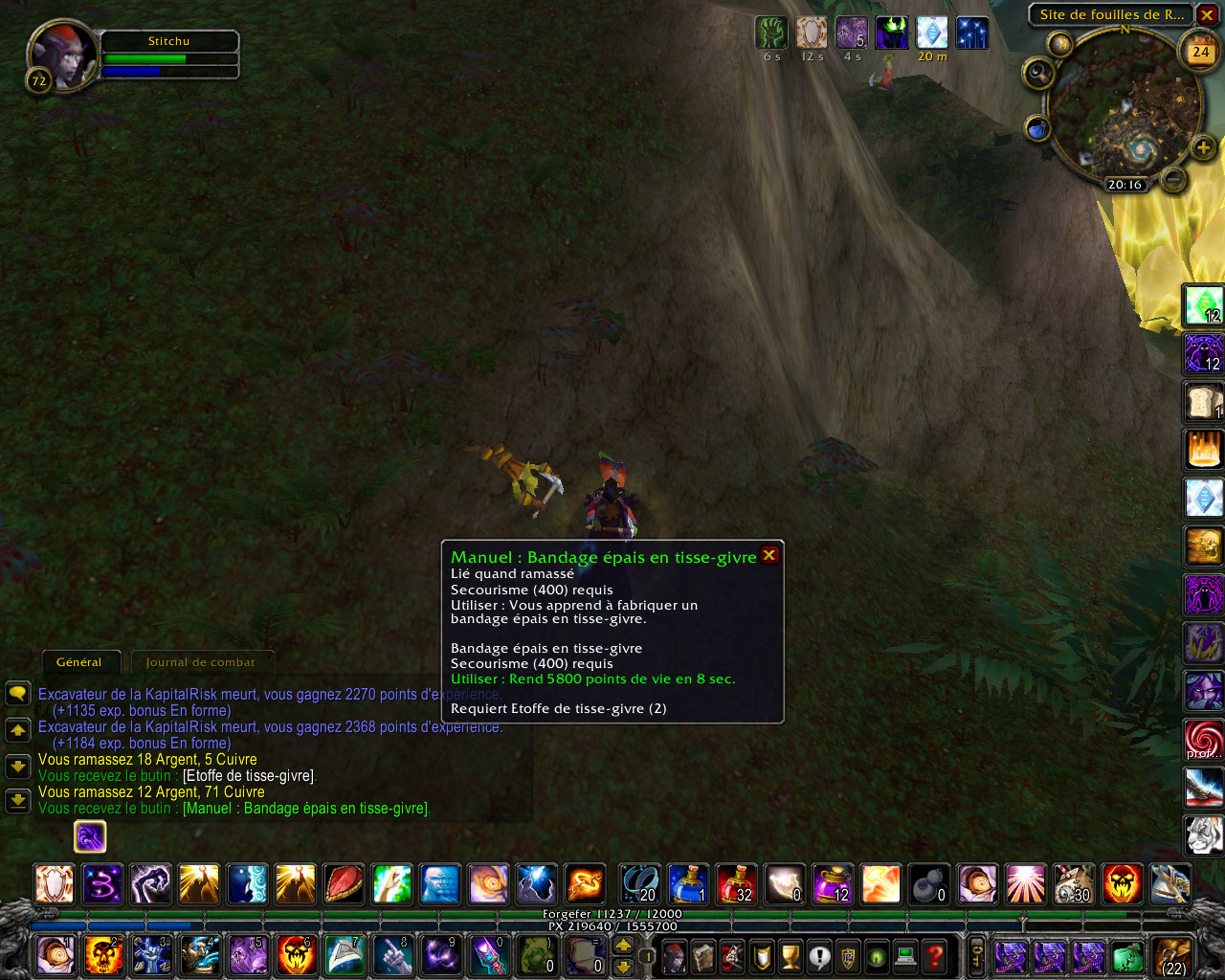Click the bread item on the right bar
Screen dimensions: 1225x980
tap(1203, 402)
